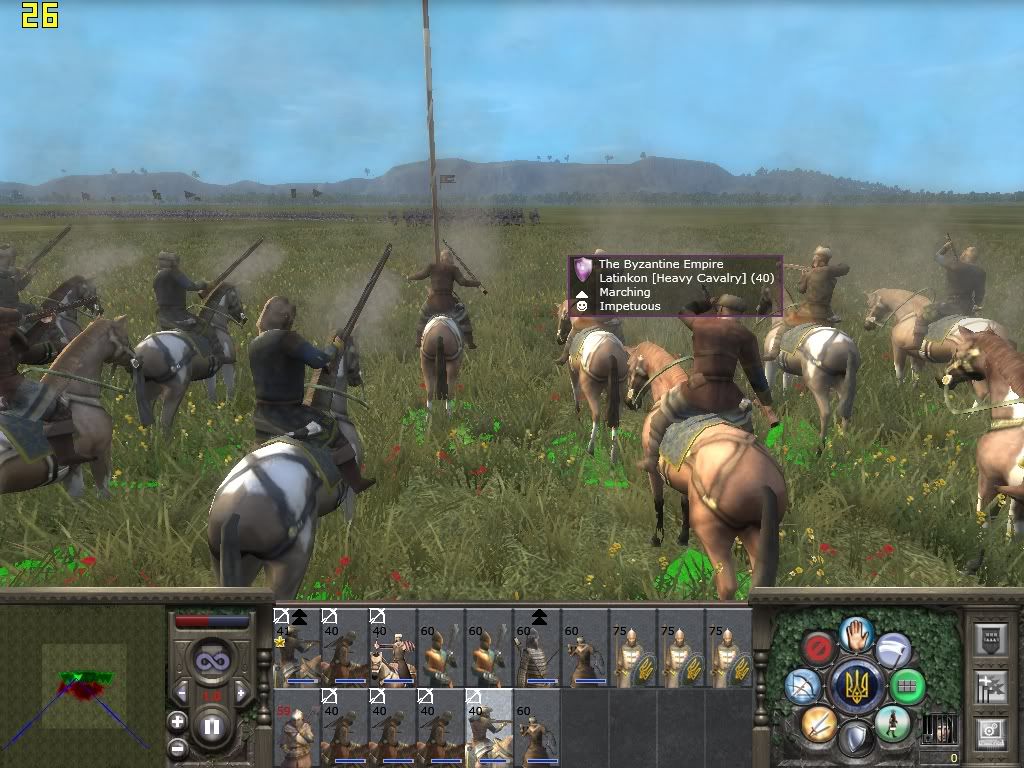The image size is (1024, 768).
Task: Zoom in the minimap
Action: (x=177, y=721)
